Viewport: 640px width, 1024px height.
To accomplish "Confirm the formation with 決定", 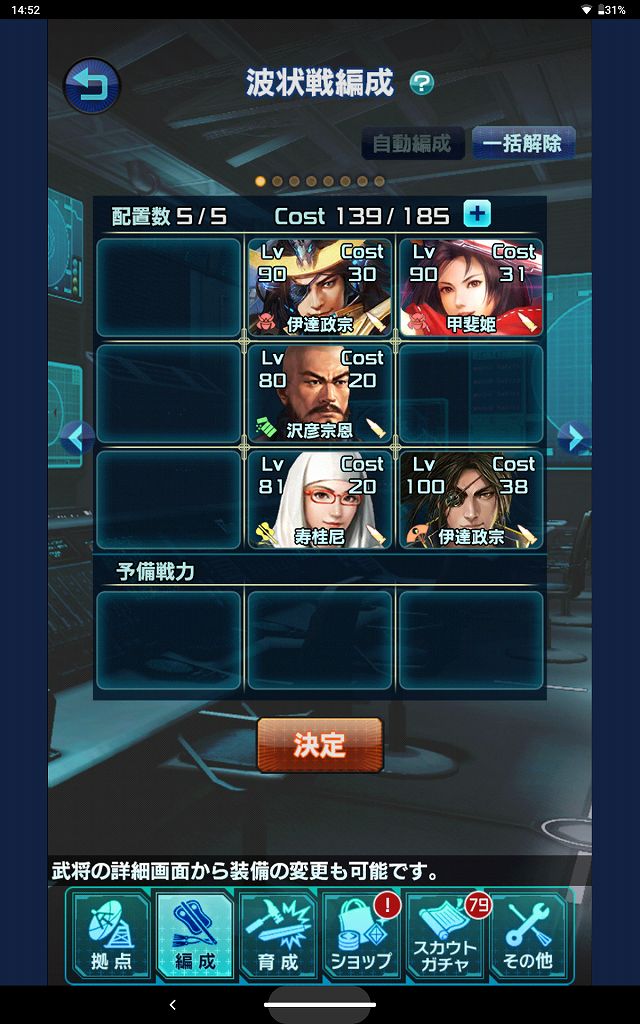I will point(320,745).
